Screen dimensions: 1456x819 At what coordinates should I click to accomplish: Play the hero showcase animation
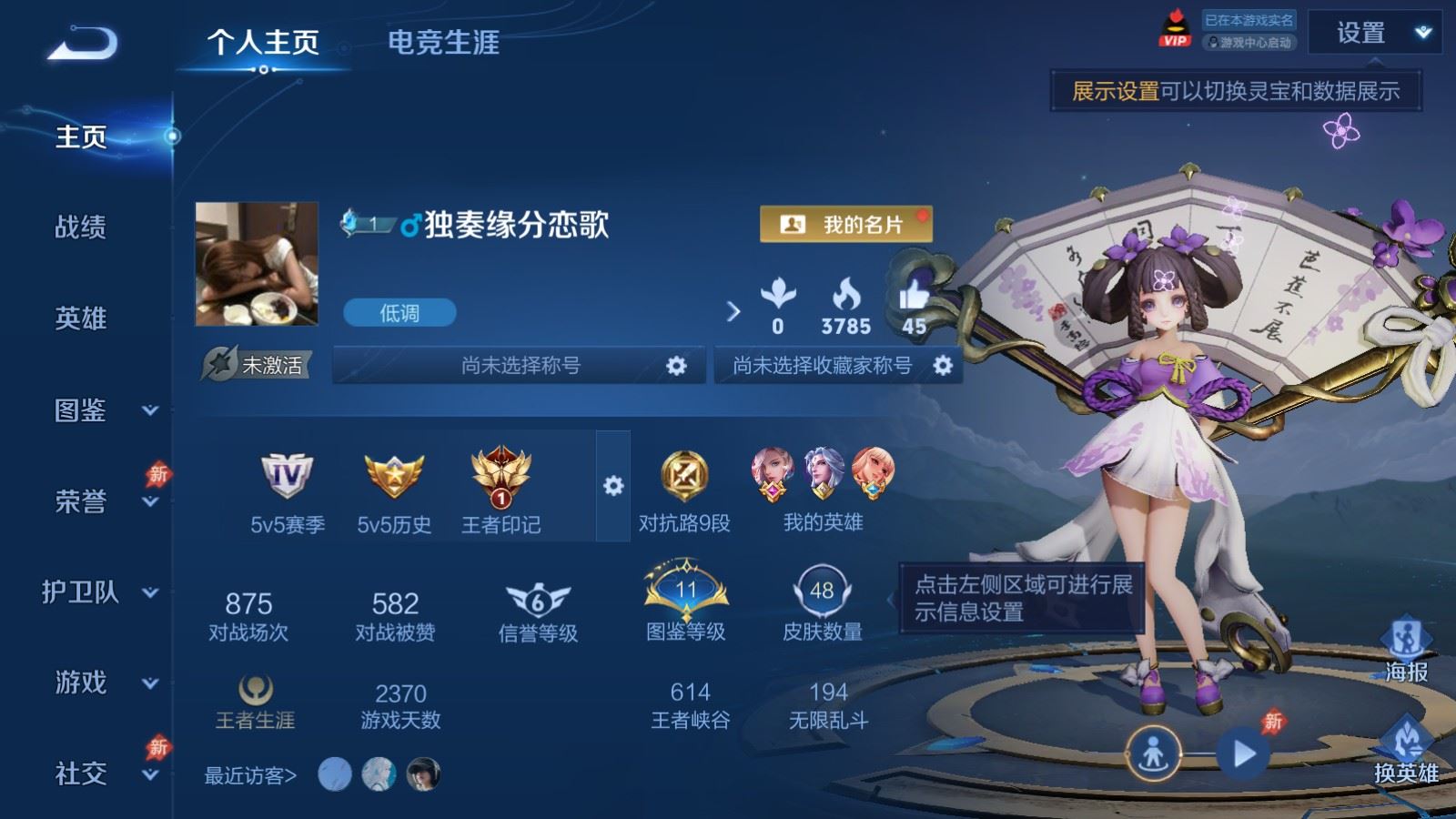1243,753
